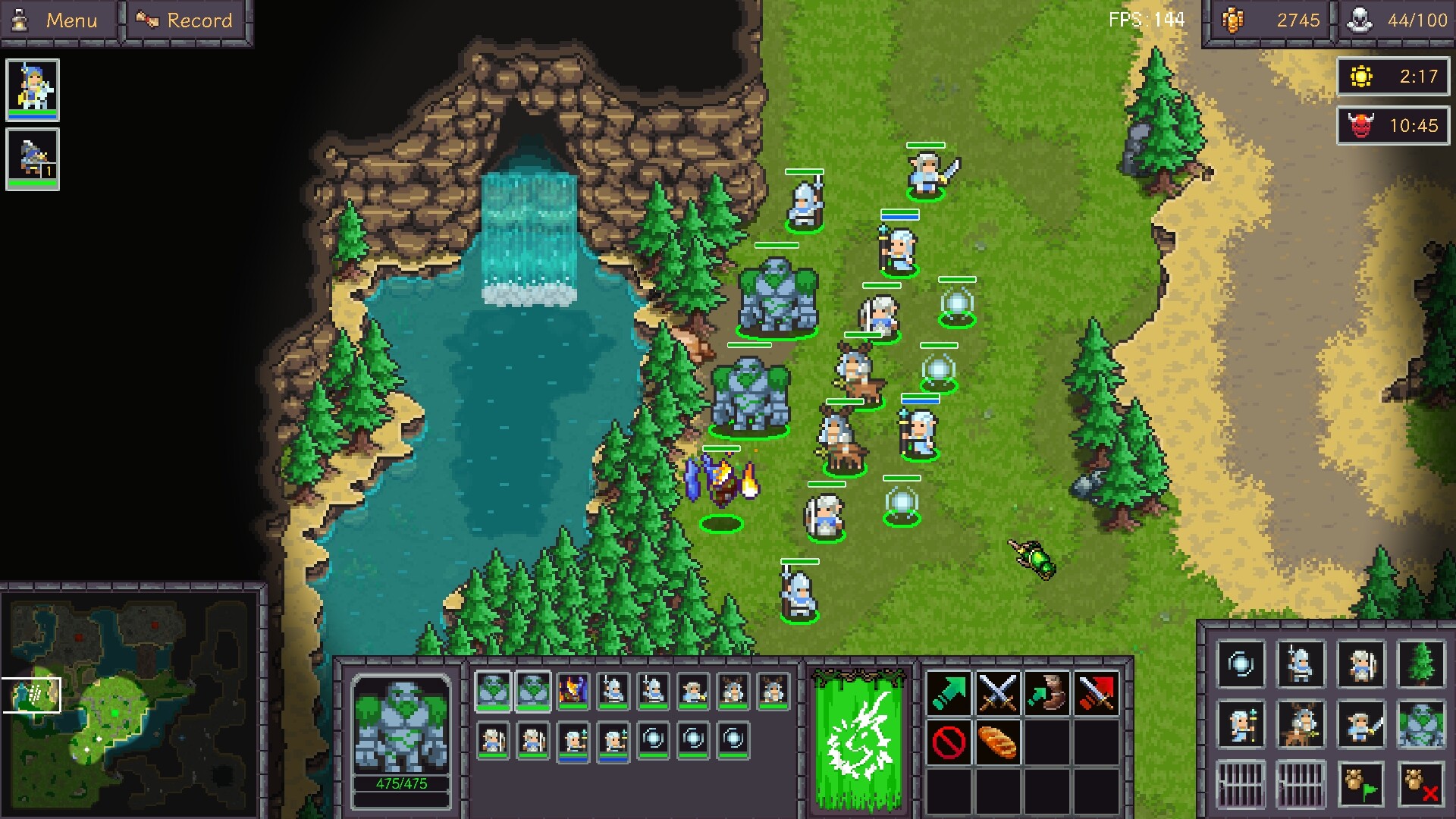
Task: Click the Record button
Action: point(184,20)
